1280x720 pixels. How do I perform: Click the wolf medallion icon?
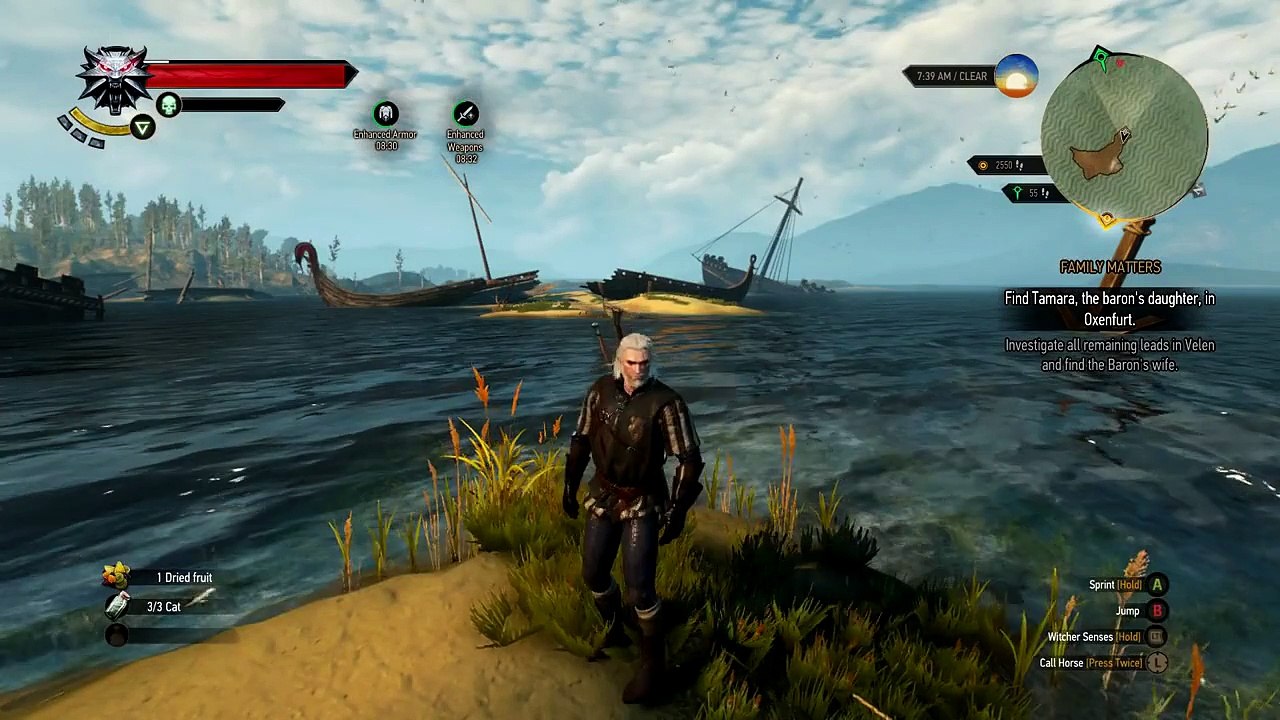pyautogui.click(x=113, y=79)
